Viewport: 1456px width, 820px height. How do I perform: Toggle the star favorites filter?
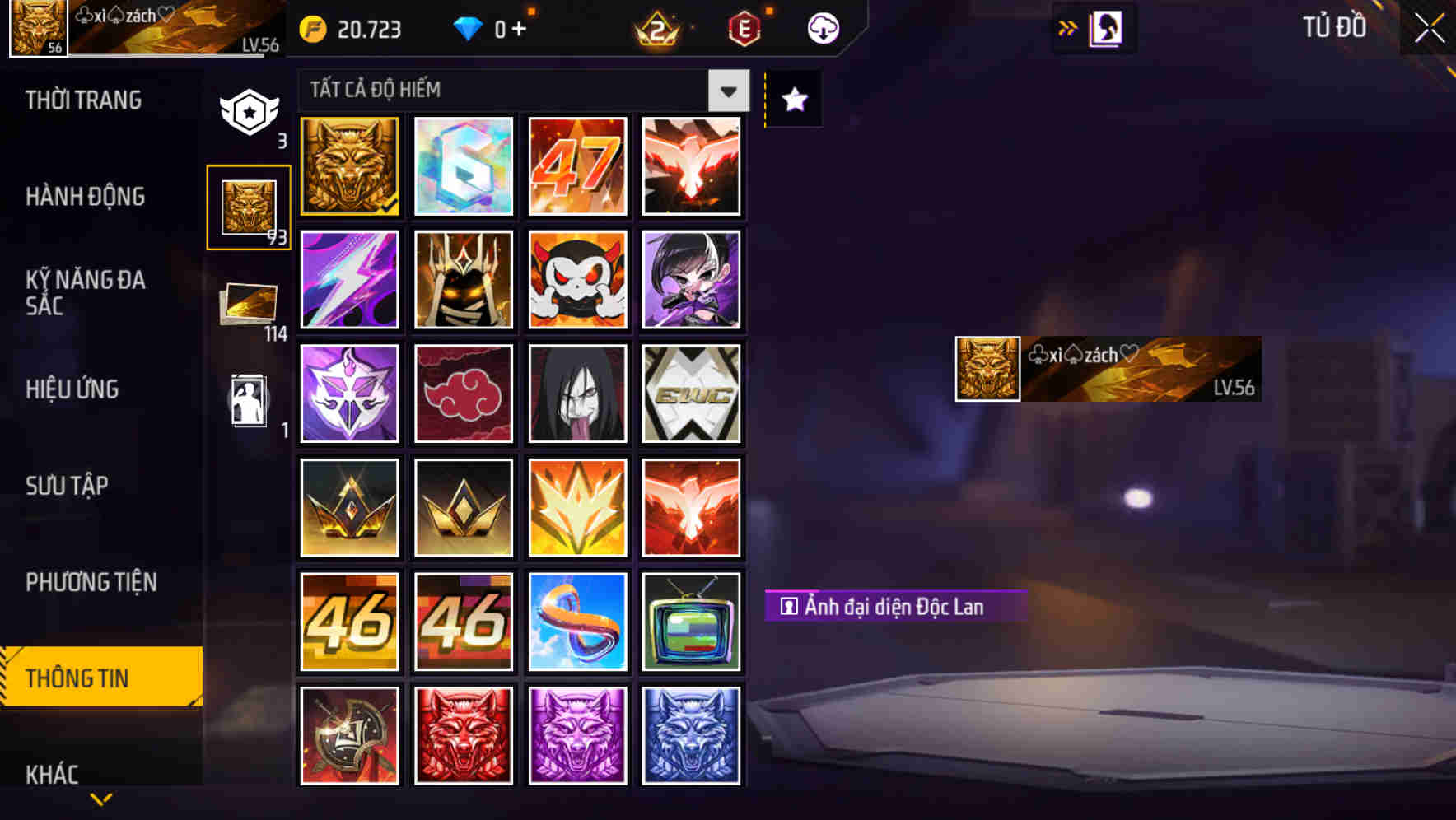[x=793, y=99]
